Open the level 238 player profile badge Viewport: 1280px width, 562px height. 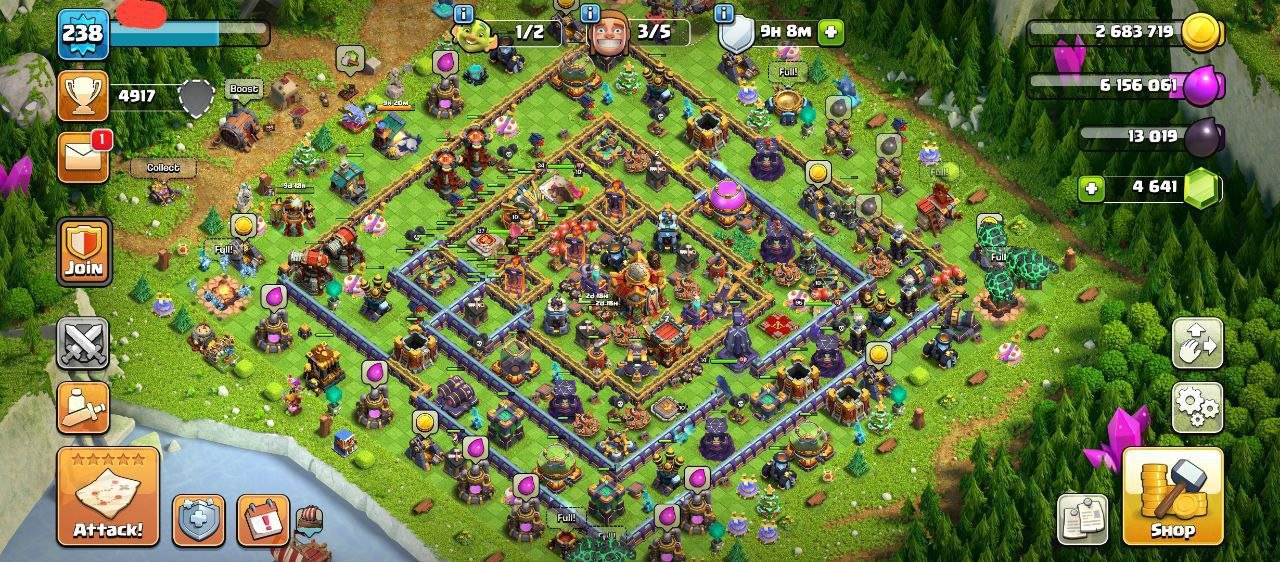(83, 34)
